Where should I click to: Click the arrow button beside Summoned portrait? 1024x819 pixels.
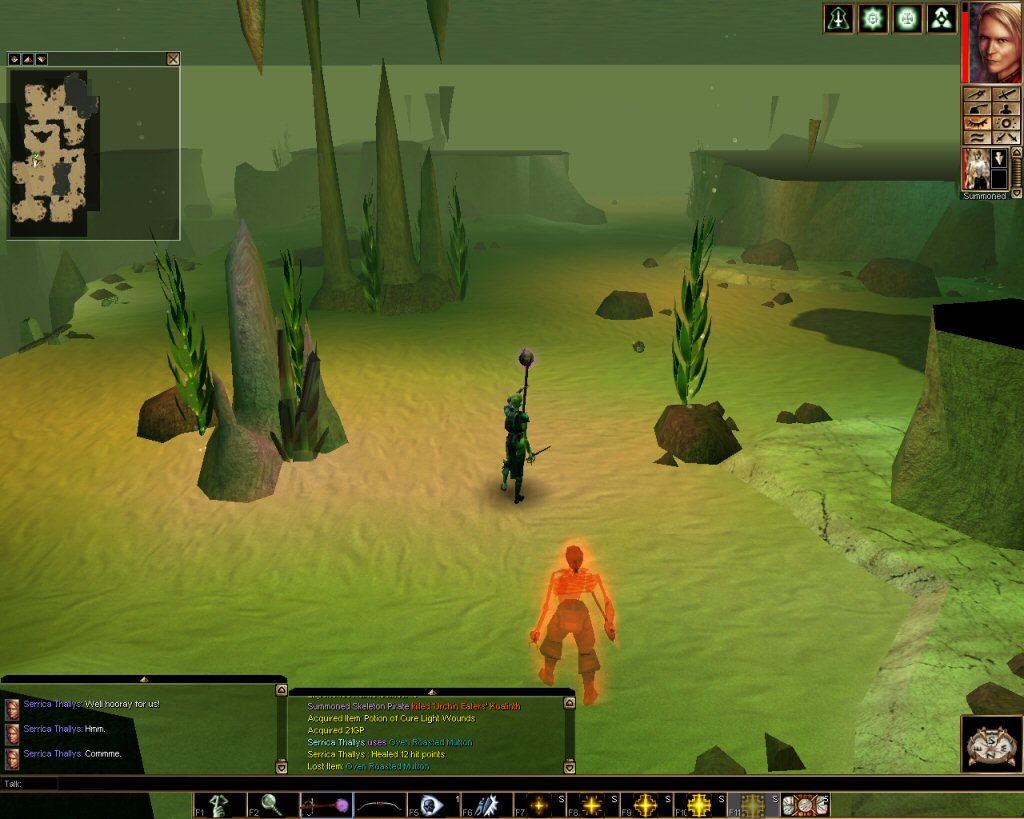[998, 160]
